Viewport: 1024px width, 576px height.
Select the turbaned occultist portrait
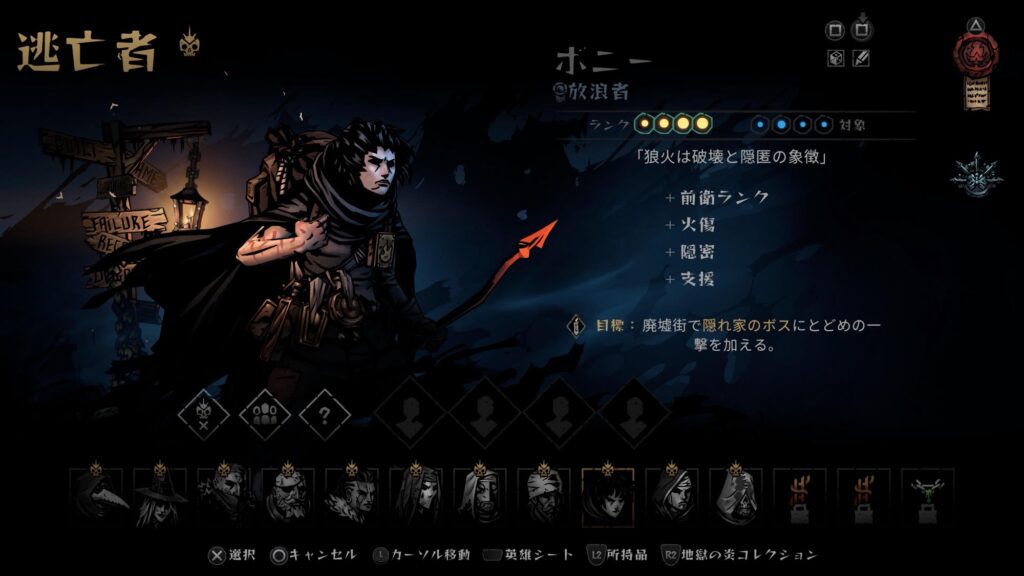544,494
